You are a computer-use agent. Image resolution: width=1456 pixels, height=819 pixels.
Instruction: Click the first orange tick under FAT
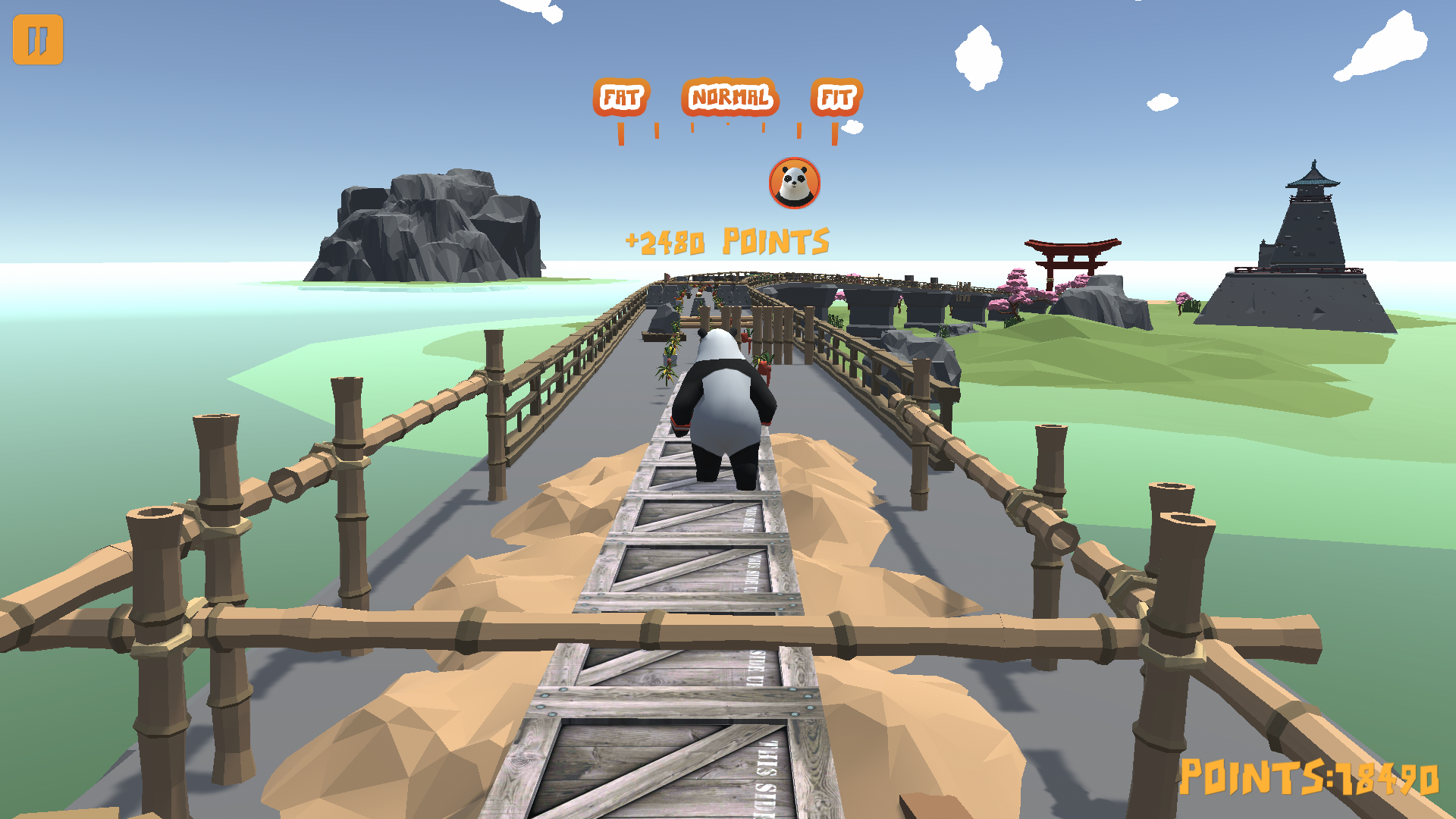tap(620, 133)
